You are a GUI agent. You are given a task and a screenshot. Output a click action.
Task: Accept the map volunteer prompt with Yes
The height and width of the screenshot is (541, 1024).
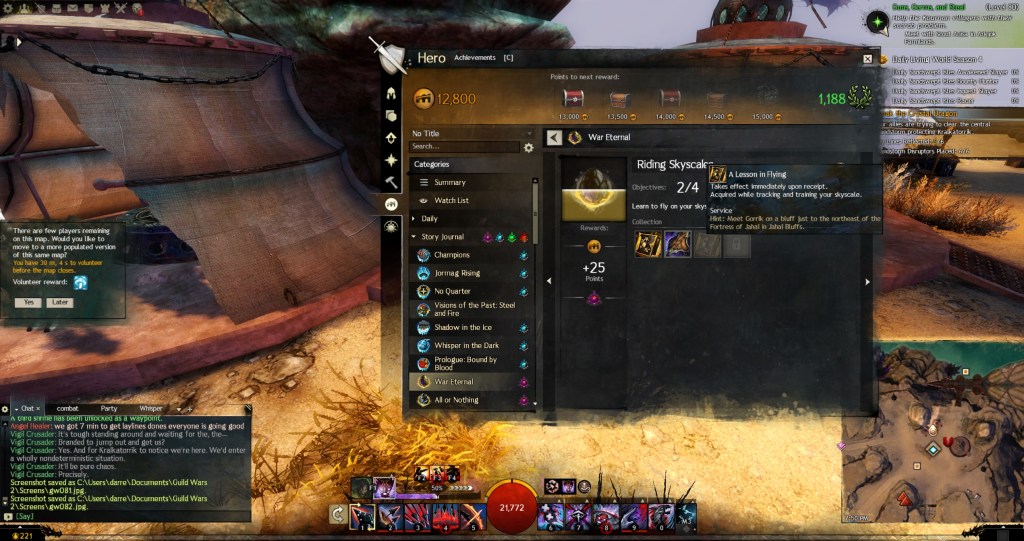[x=28, y=302]
